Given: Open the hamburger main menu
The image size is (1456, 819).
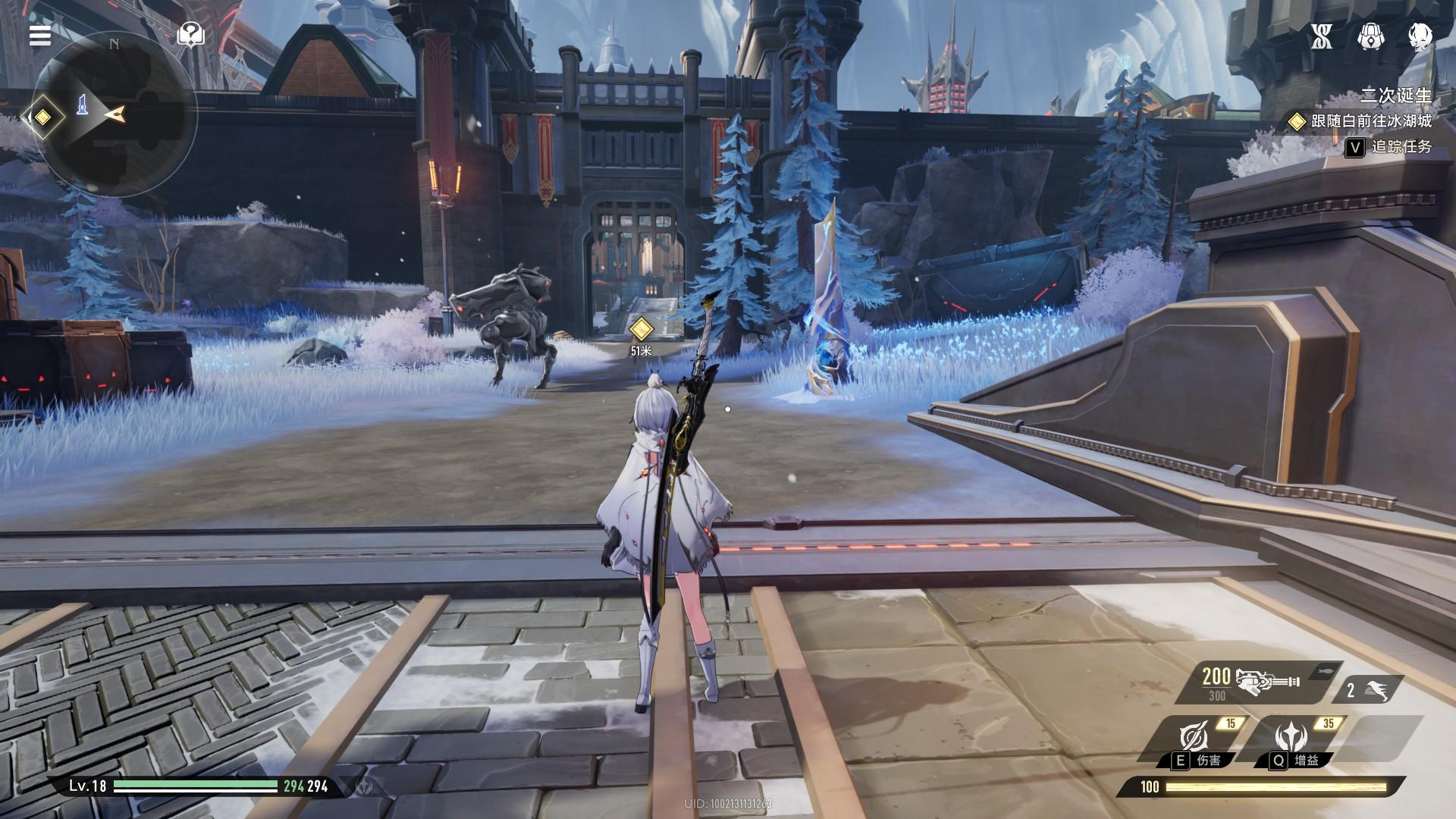Looking at the screenshot, I should (x=40, y=35).
